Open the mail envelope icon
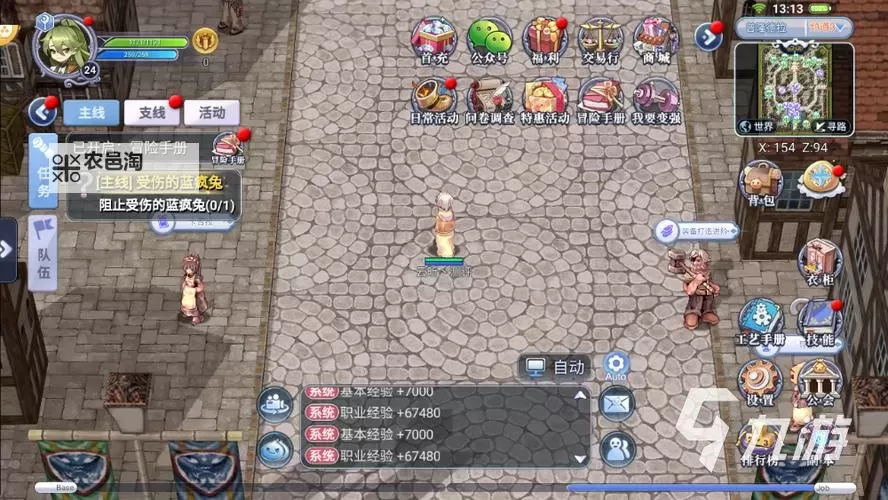 (616, 403)
